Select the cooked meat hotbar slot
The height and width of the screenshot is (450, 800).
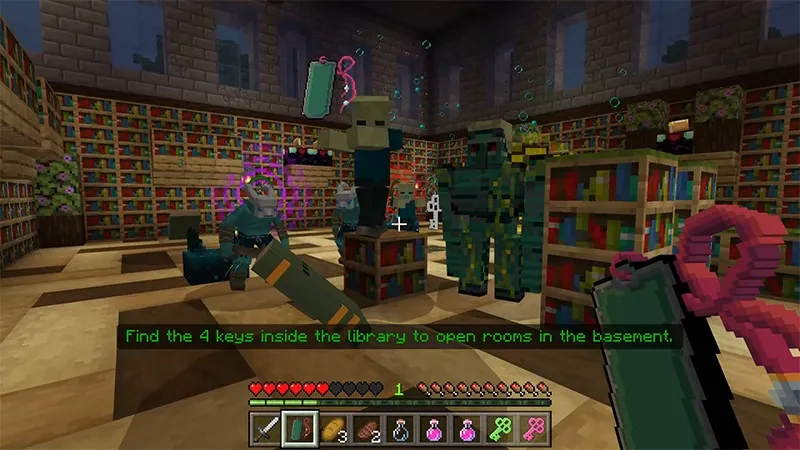coord(367,427)
